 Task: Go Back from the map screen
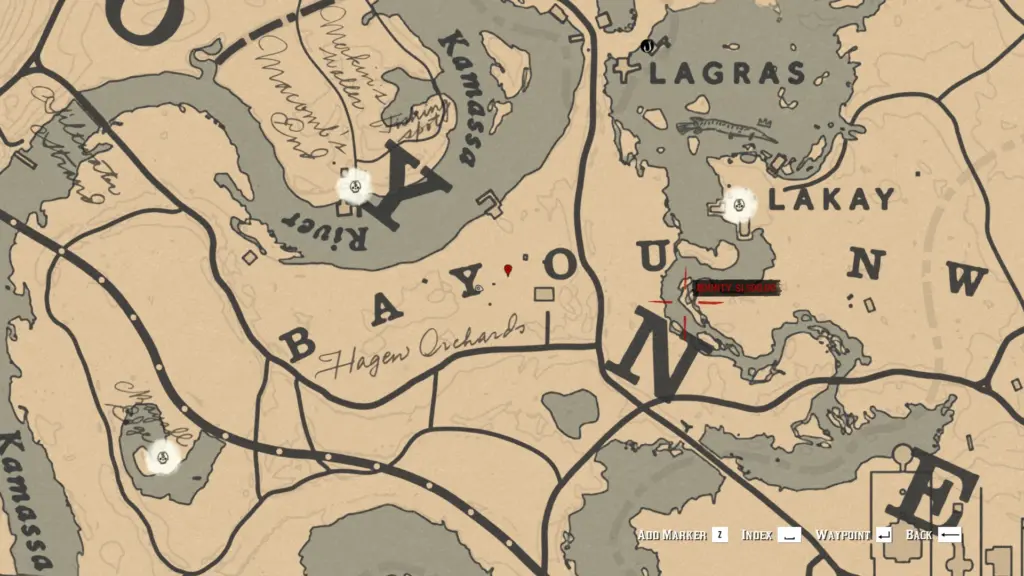(932, 535)
